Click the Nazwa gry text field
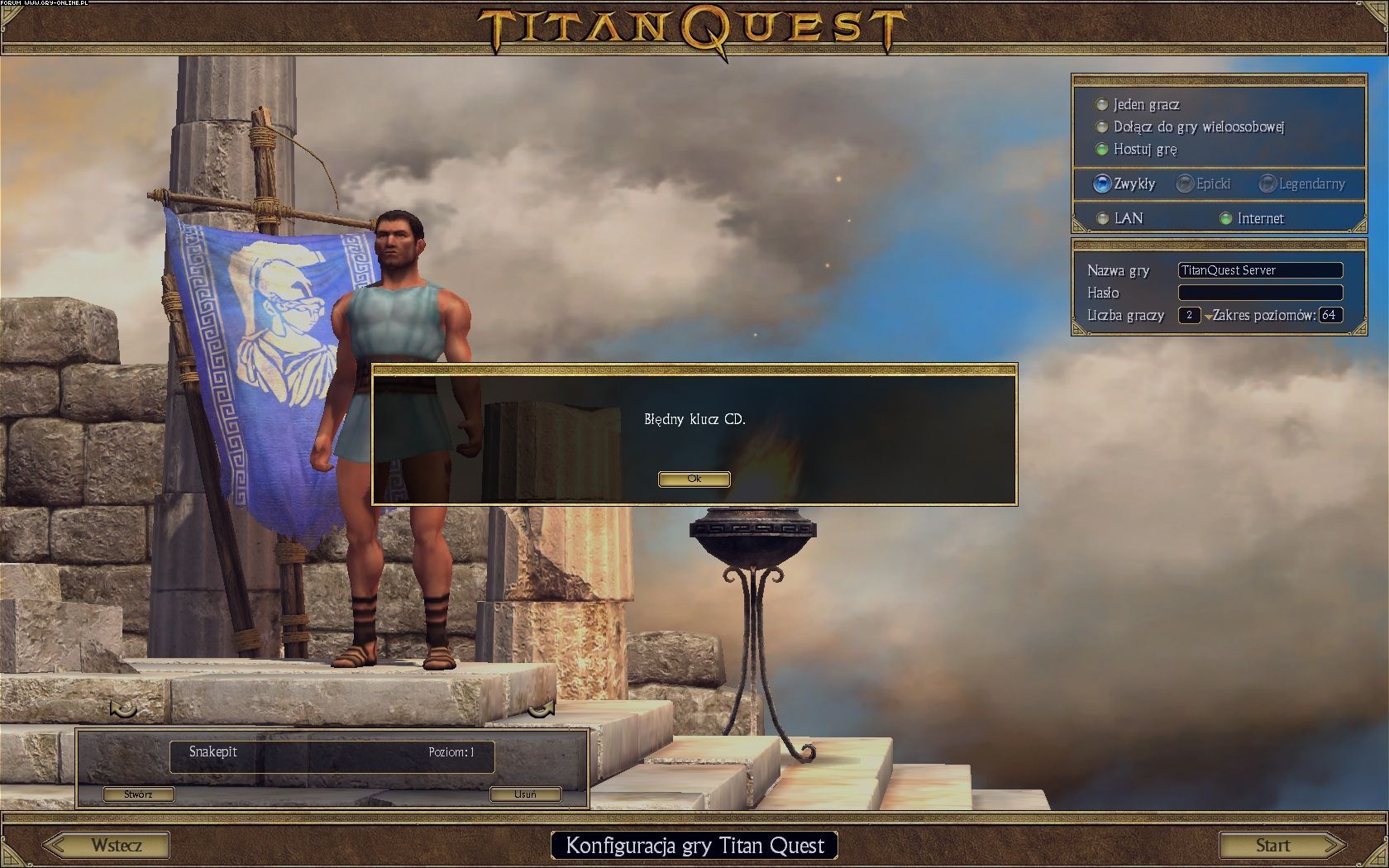Screen dimensions: 1389x868 1259,270
